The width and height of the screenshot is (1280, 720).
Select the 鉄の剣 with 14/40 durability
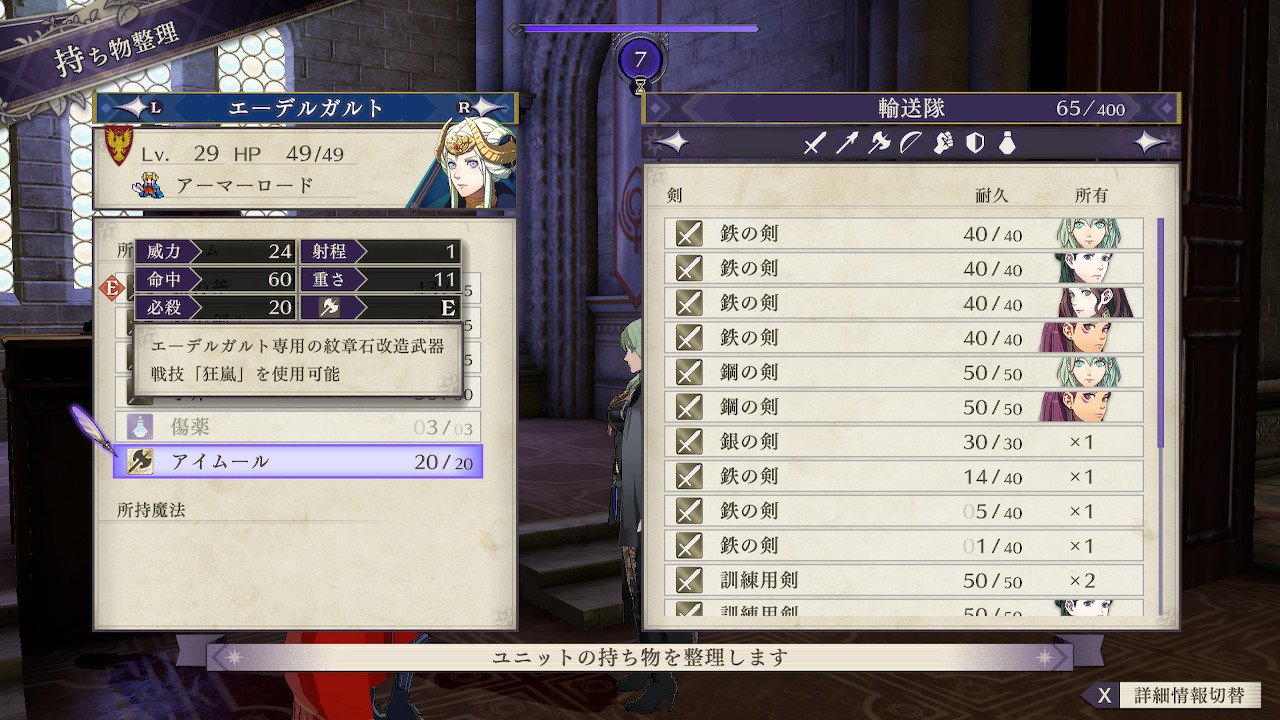click(x=903, y=477)
